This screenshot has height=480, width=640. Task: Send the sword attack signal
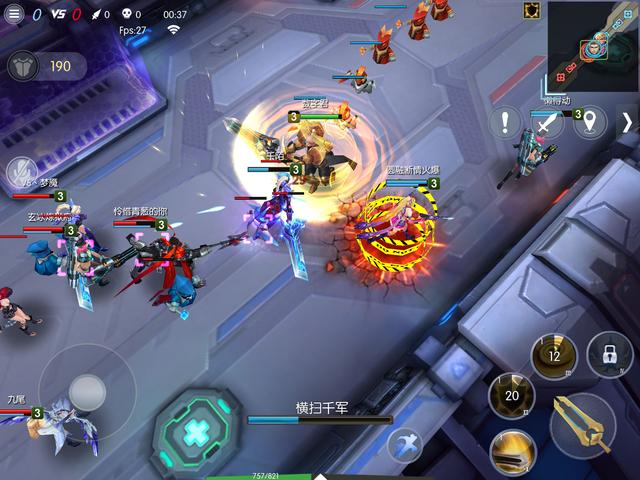pyautogui.click(x=547, y=124)
